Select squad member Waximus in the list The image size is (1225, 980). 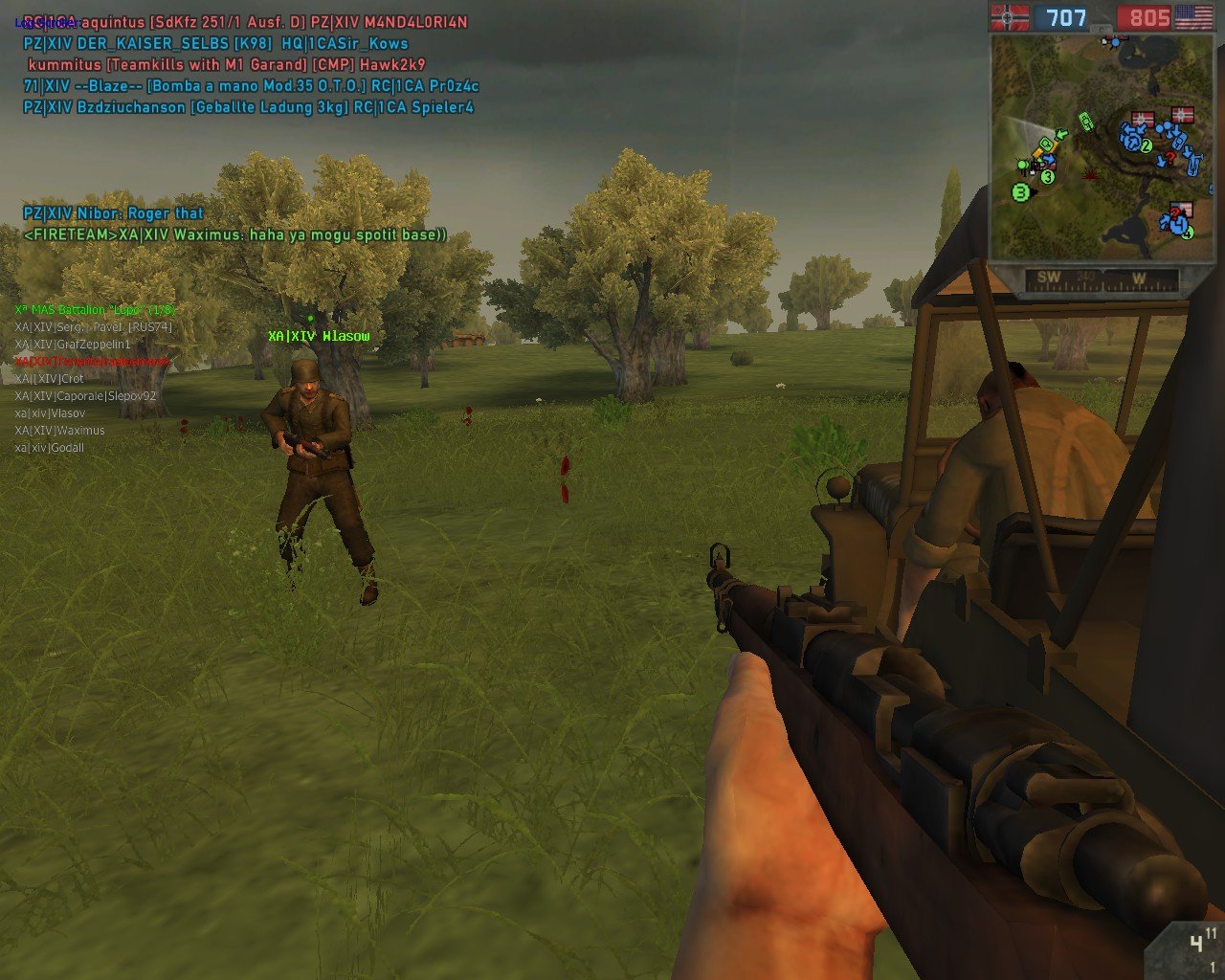click(59, 431)
